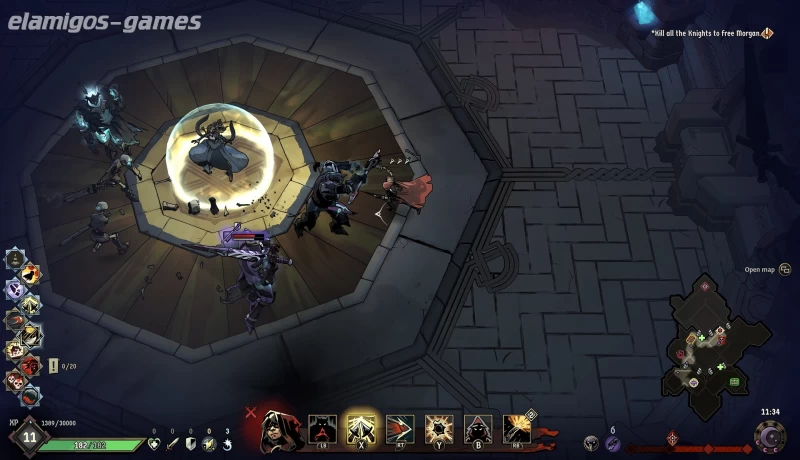Screen dimensions: 800x460
Task: Use the highlighted twin blades ability
Action: pyautogui.click(x=361, y=429)
